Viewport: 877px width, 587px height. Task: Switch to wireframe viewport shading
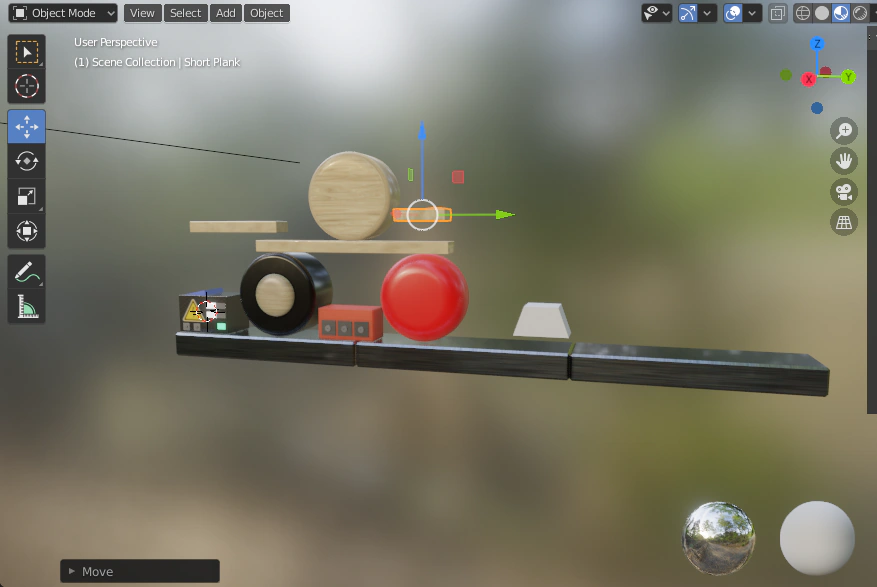(x=803, y=13)
